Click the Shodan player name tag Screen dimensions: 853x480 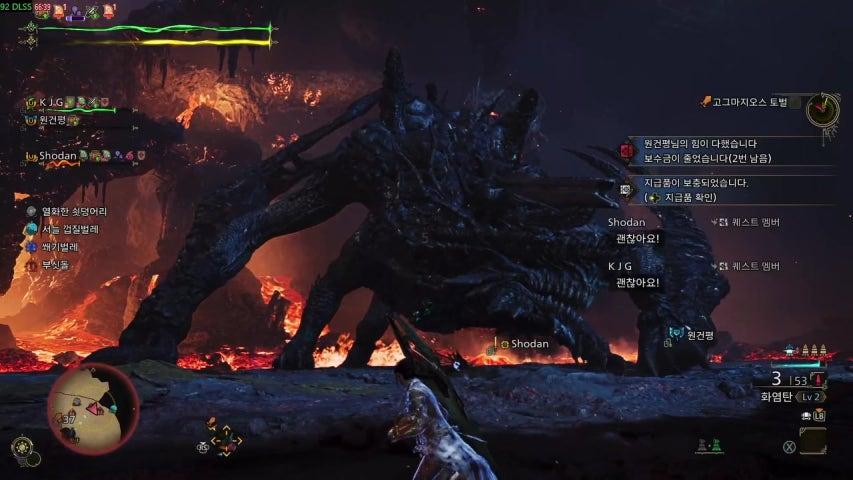525,344
